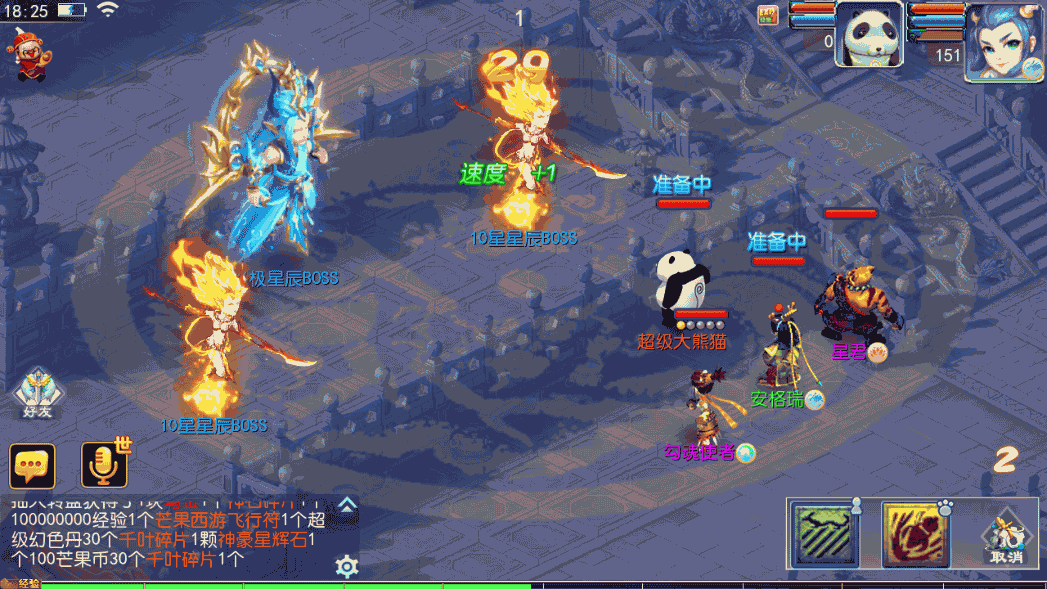
Task: Open the chat speech-bubble button
Action: tap(32, 466)
